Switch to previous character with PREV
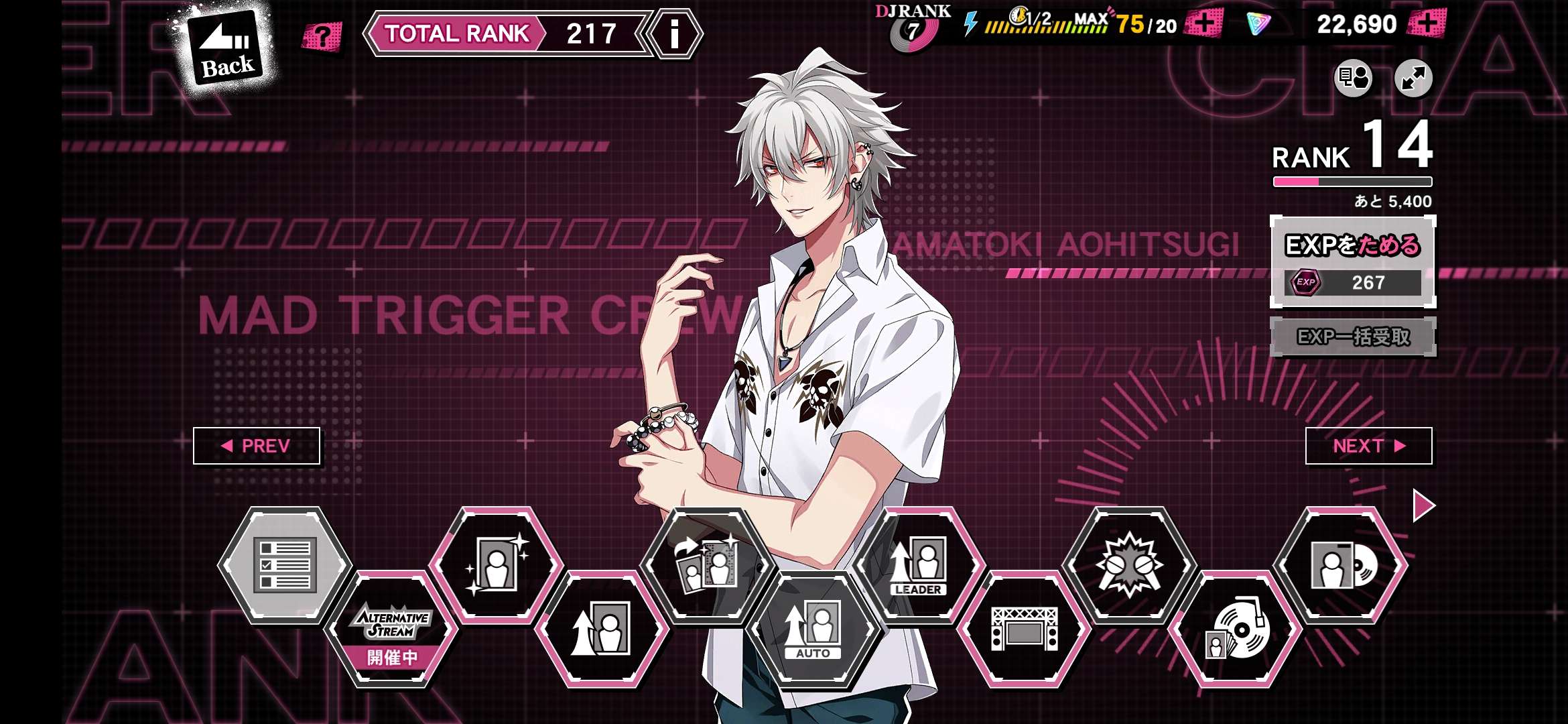This screenshot has width=1568, height=724. [x=257, y=446]
